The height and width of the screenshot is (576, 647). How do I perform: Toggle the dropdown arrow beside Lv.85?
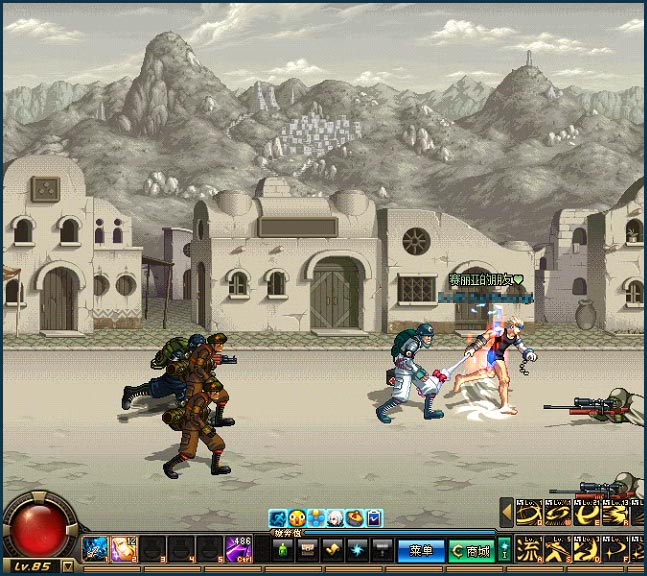coord(67,566)
